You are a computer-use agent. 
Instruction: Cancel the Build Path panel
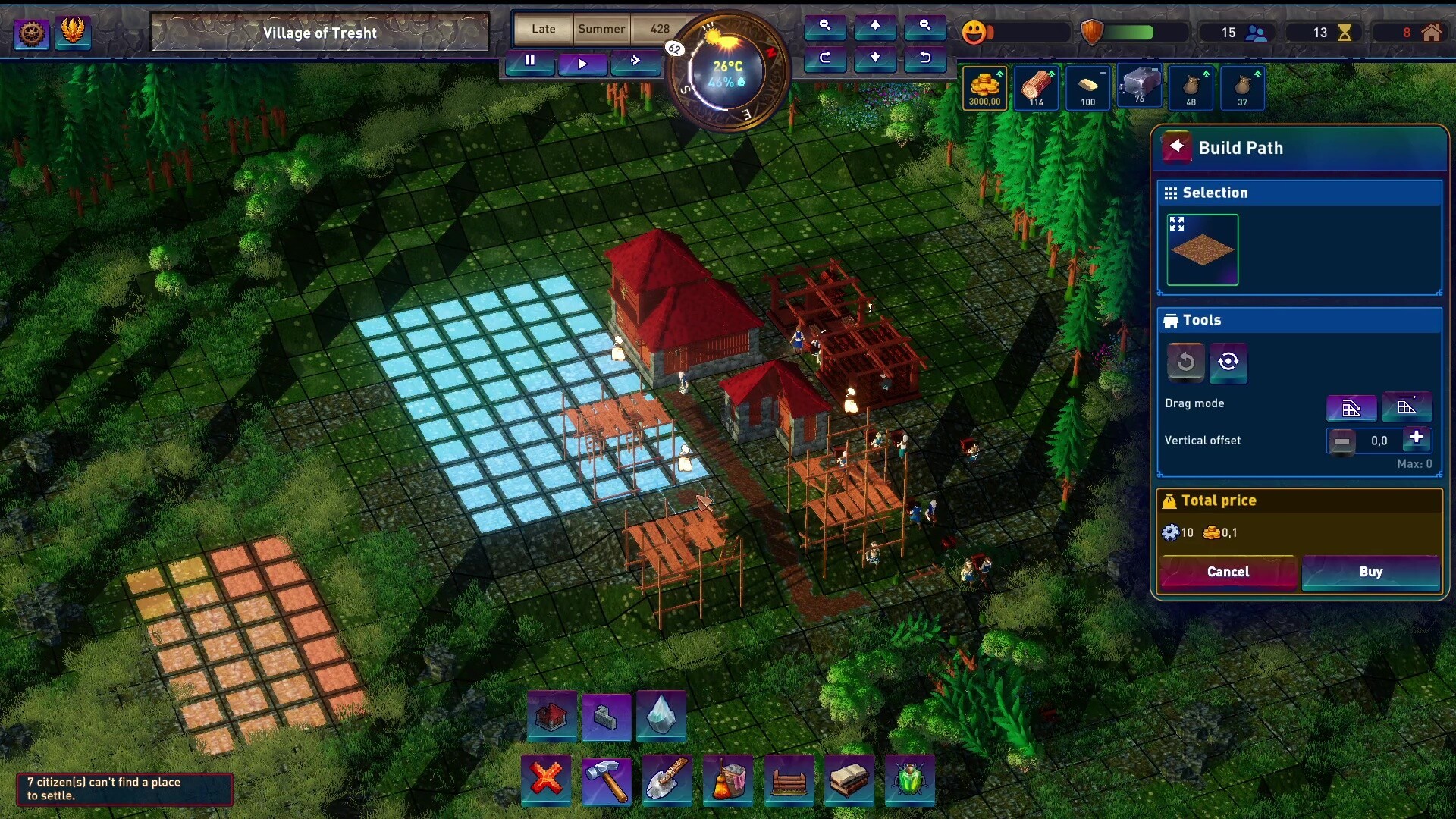pyautogui.click(x=1228, y=572)
